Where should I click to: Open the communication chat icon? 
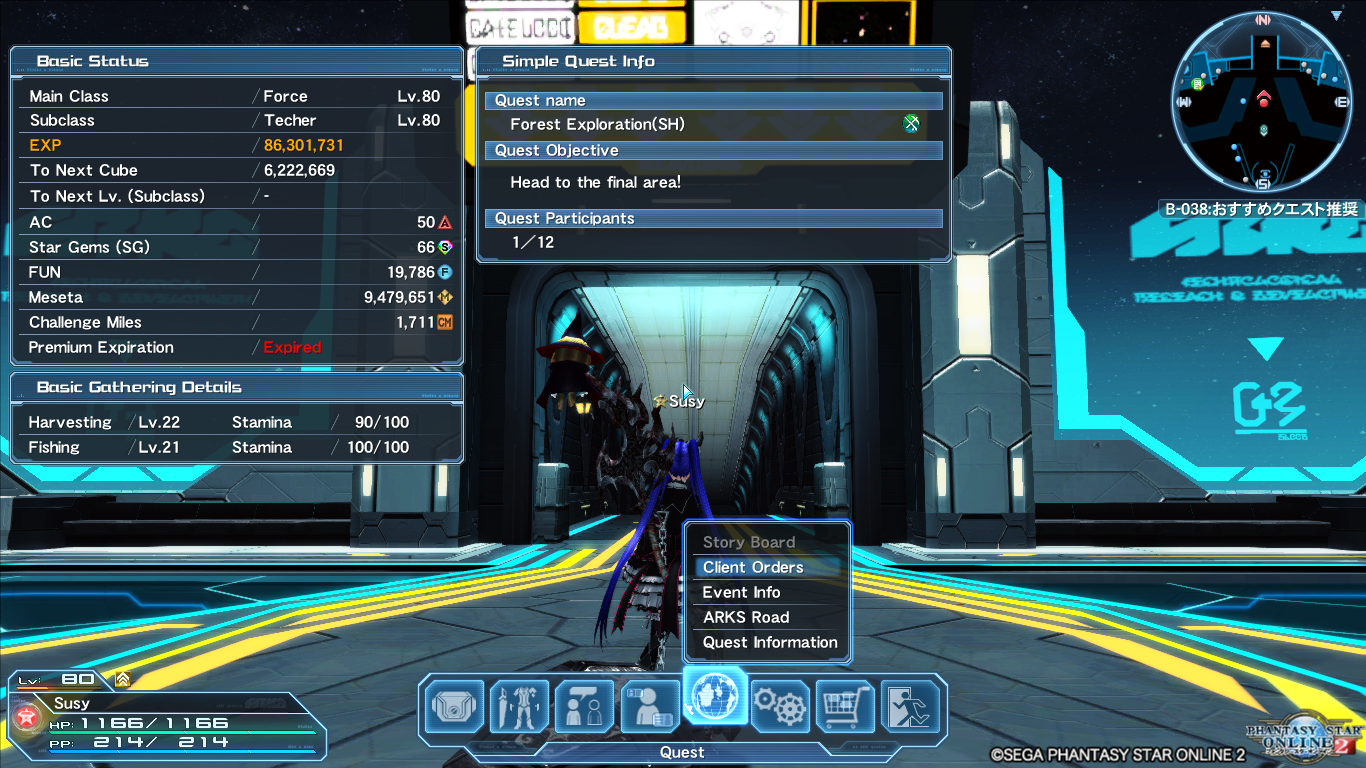(584, 706)
